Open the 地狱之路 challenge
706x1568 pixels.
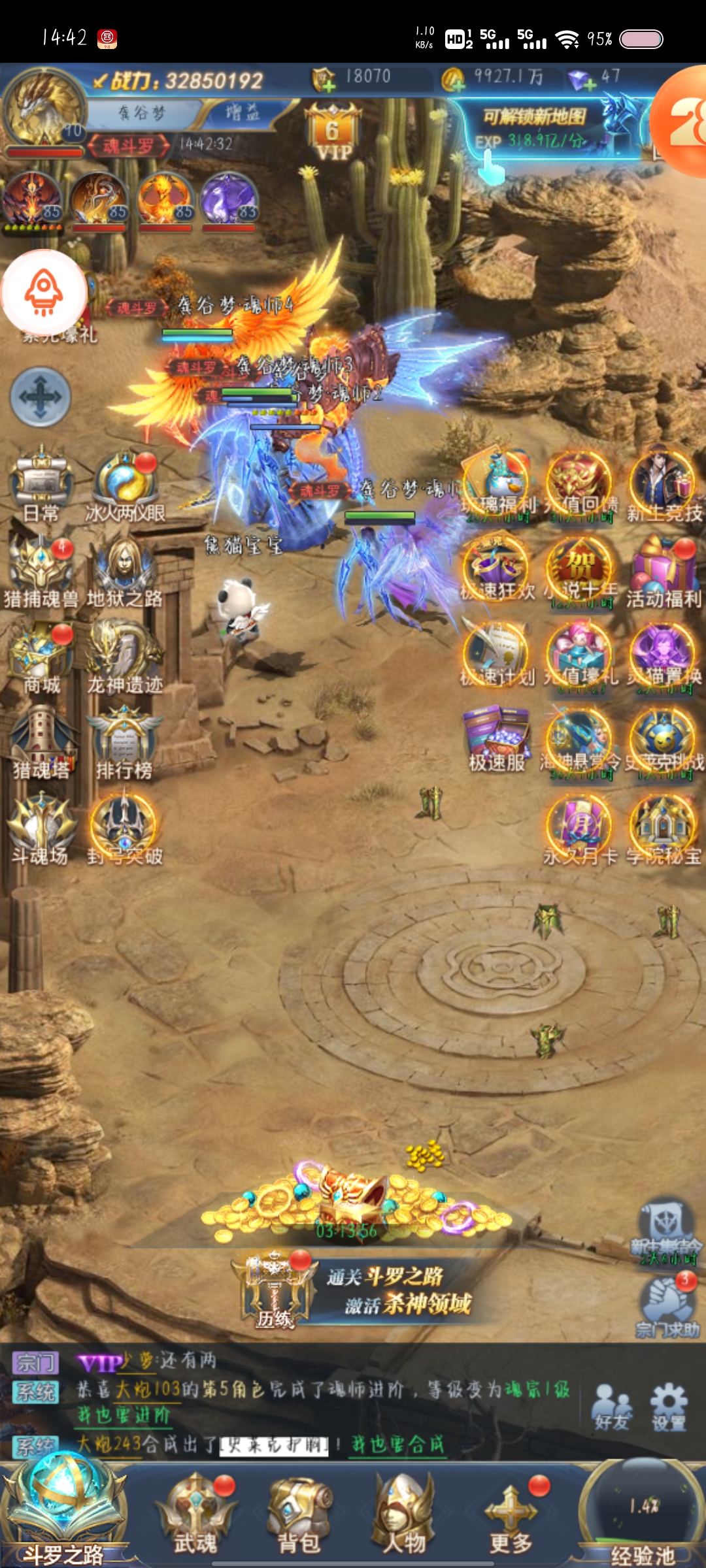click(x=124, y=568)
